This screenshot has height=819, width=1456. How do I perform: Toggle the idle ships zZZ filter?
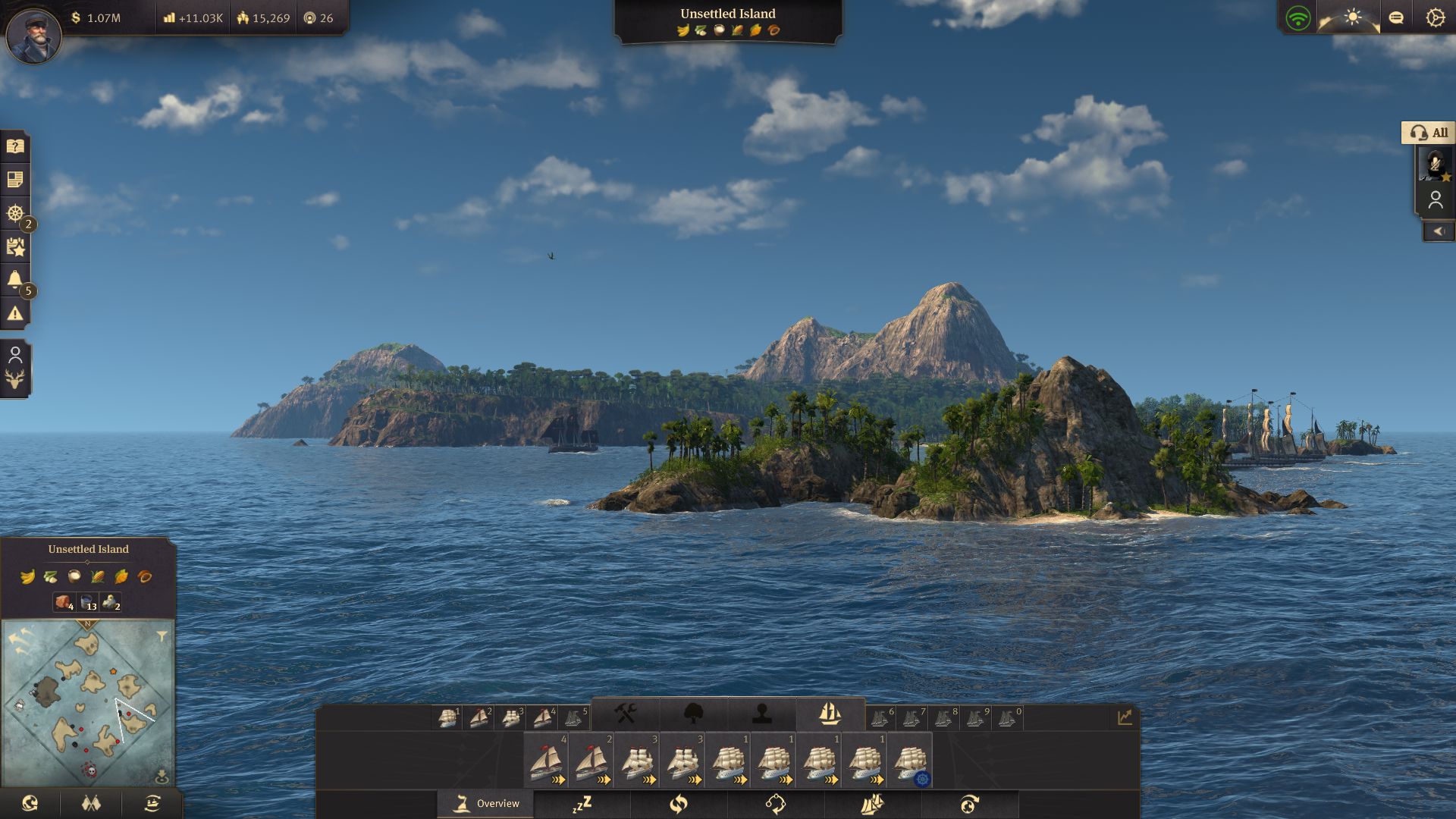click(x=582, y=804)
